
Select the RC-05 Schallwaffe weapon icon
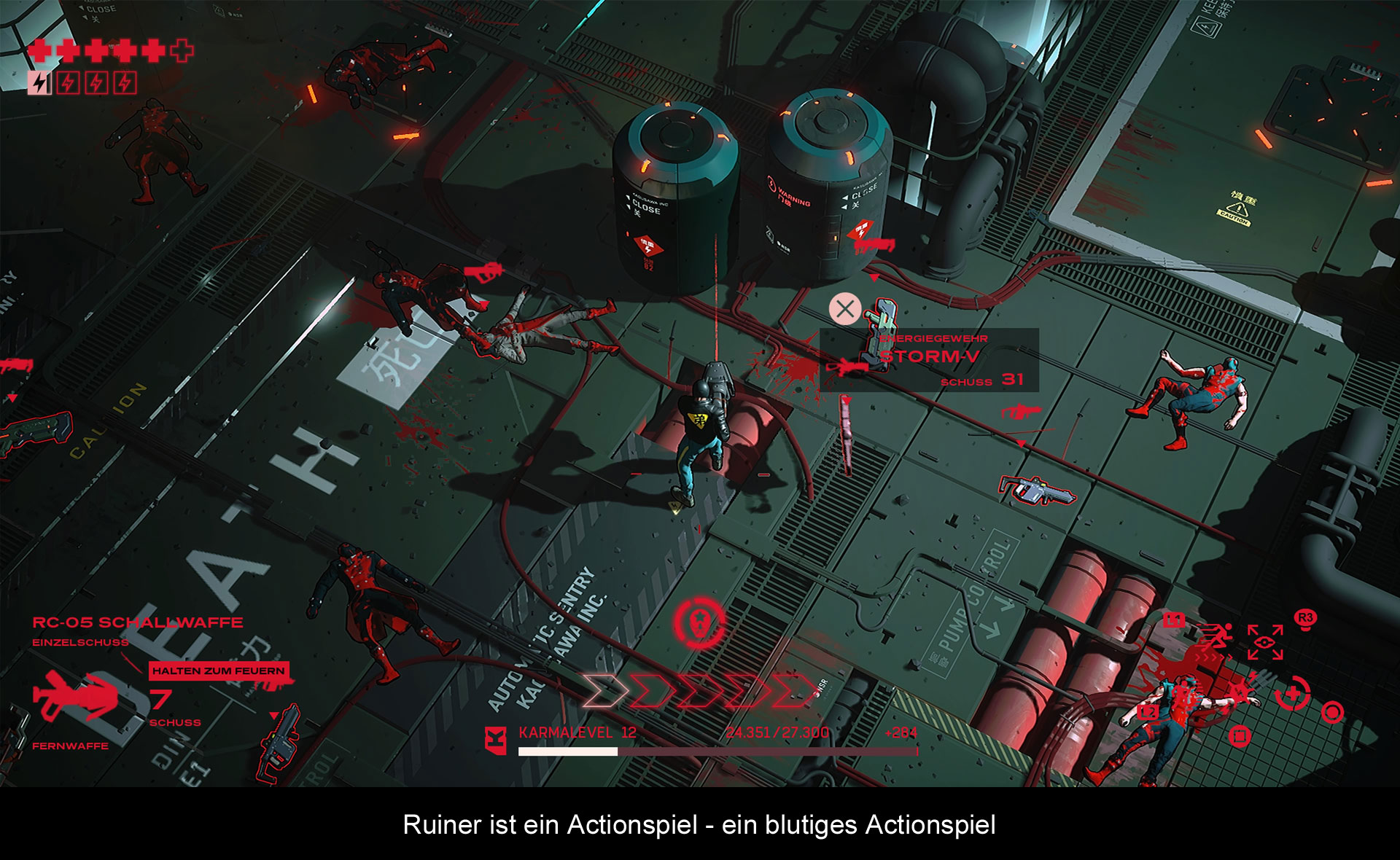click(74, 696)
